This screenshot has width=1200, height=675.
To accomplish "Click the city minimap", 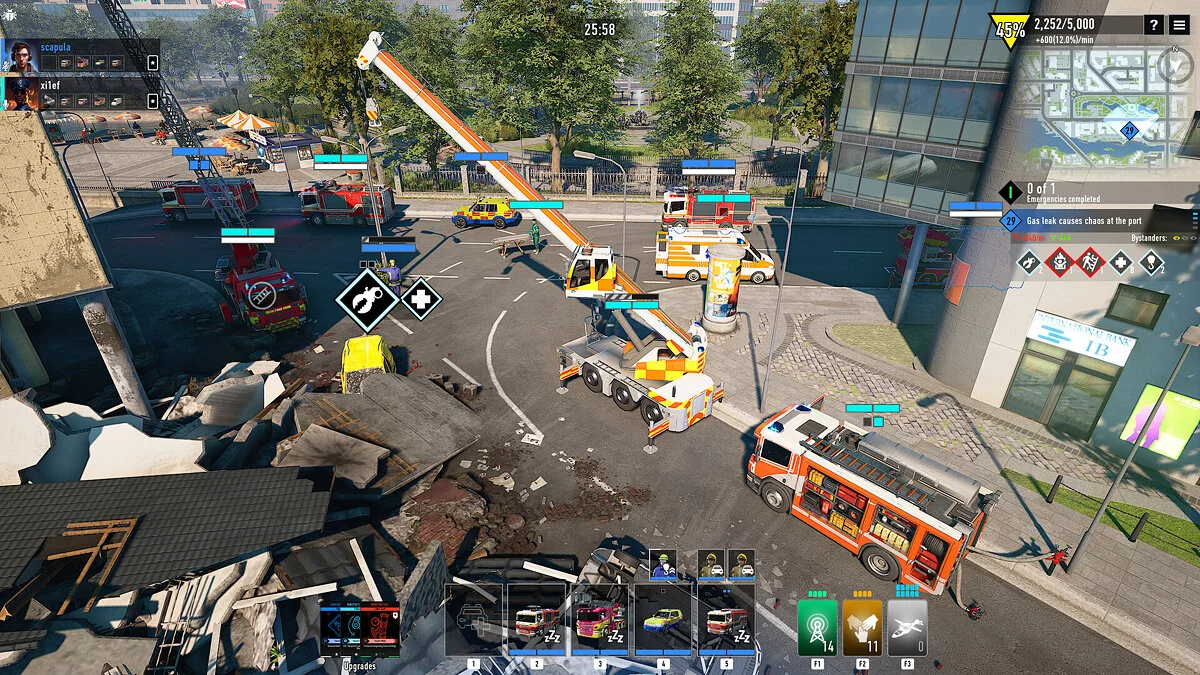I will [1110, 110].
